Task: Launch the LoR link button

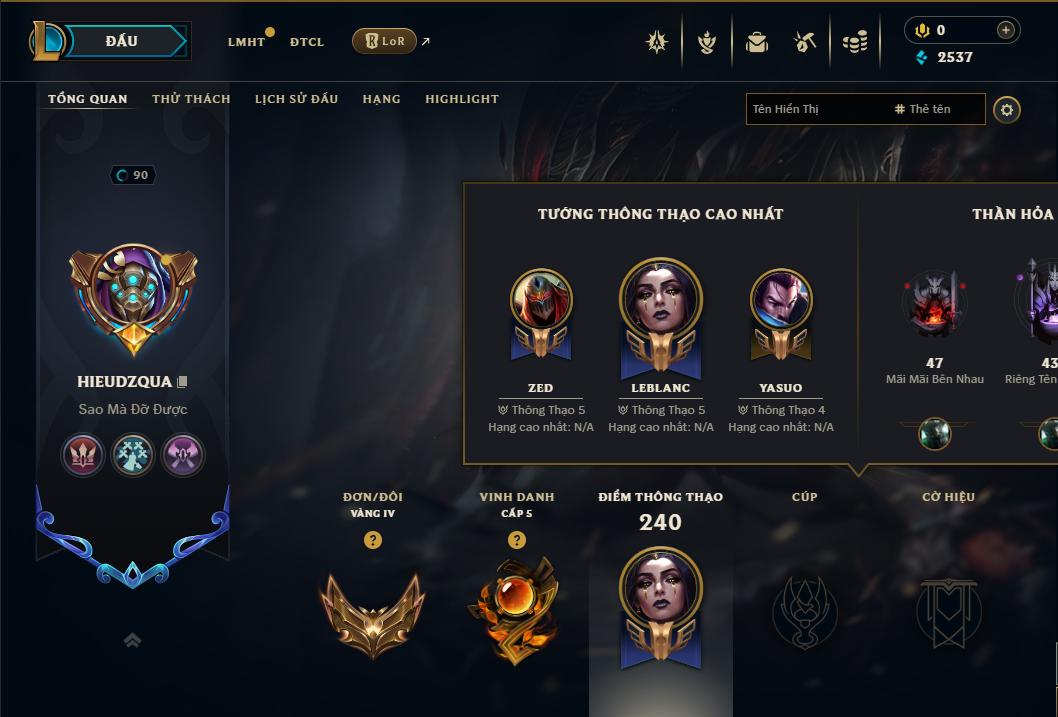Action: (x=385, y=41)
